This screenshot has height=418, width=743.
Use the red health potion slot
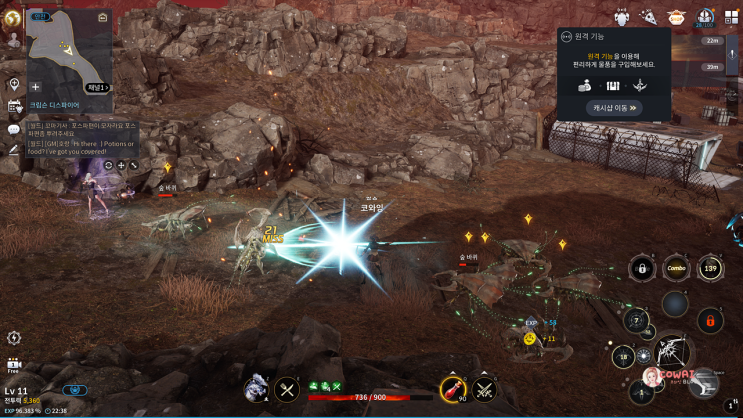click(453, 387)
